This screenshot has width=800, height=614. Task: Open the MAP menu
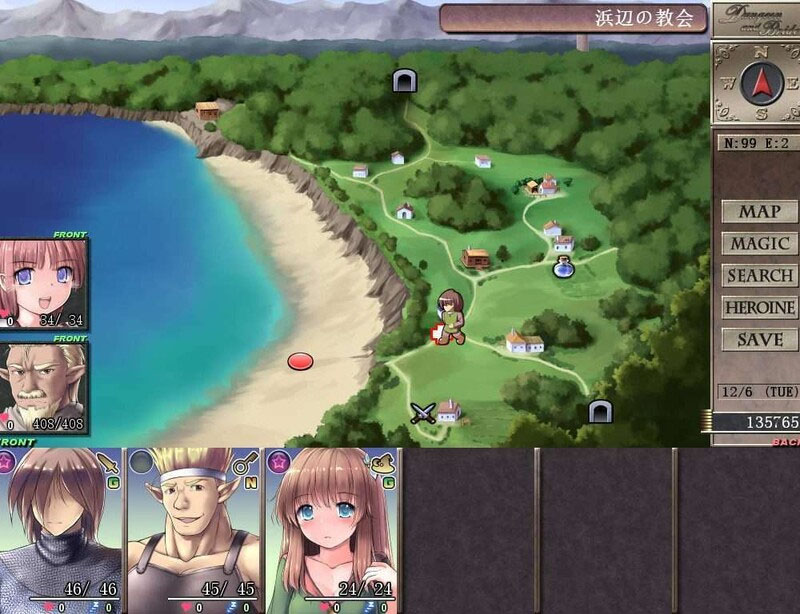(x=759, y=212)
